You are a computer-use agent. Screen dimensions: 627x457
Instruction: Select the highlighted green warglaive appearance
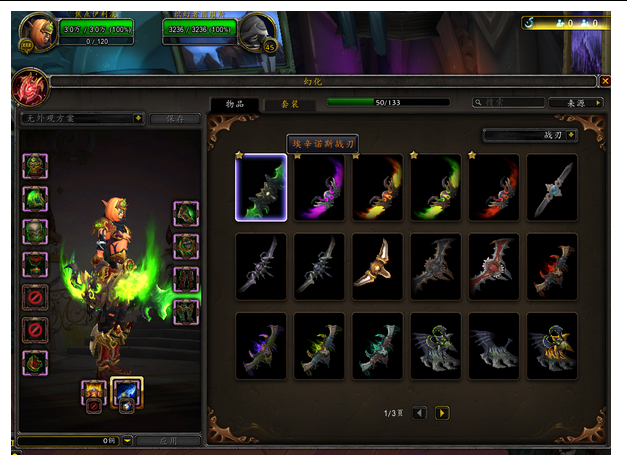[261, 187]
